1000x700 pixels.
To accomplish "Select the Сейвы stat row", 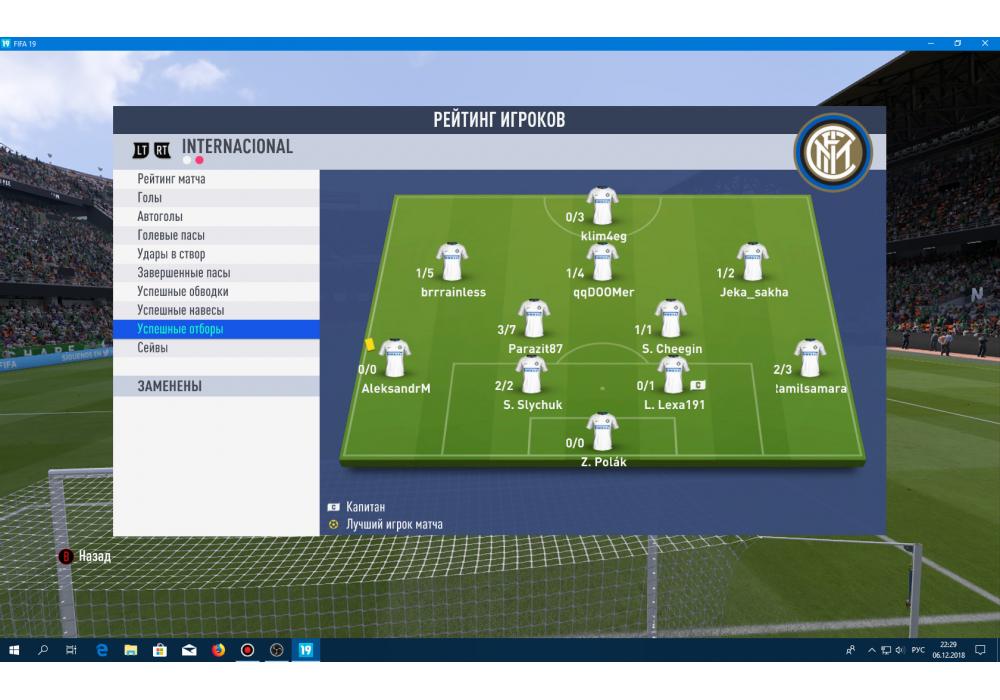I will (215, 348).
